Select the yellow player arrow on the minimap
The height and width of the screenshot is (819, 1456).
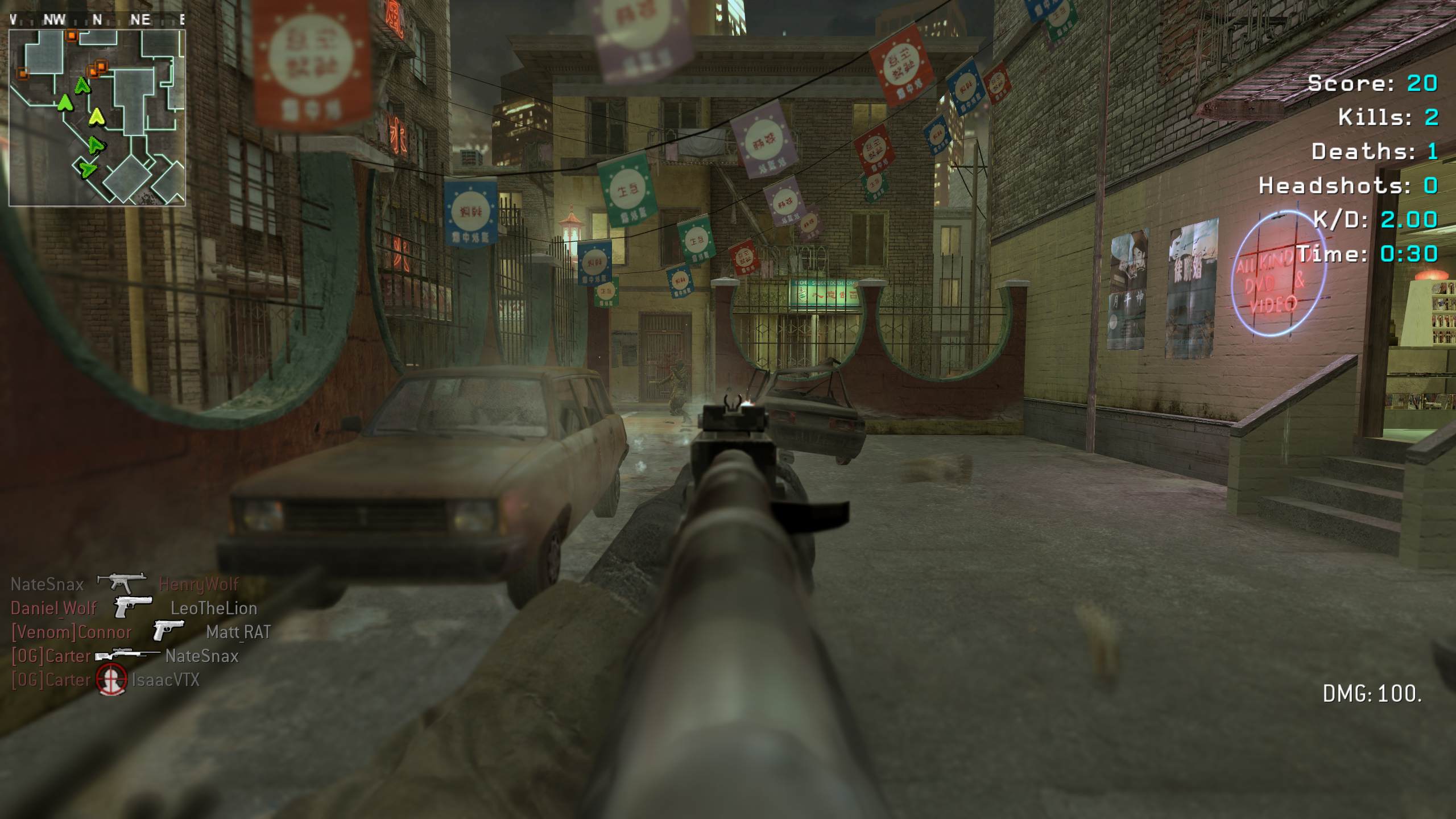(98, 117)
